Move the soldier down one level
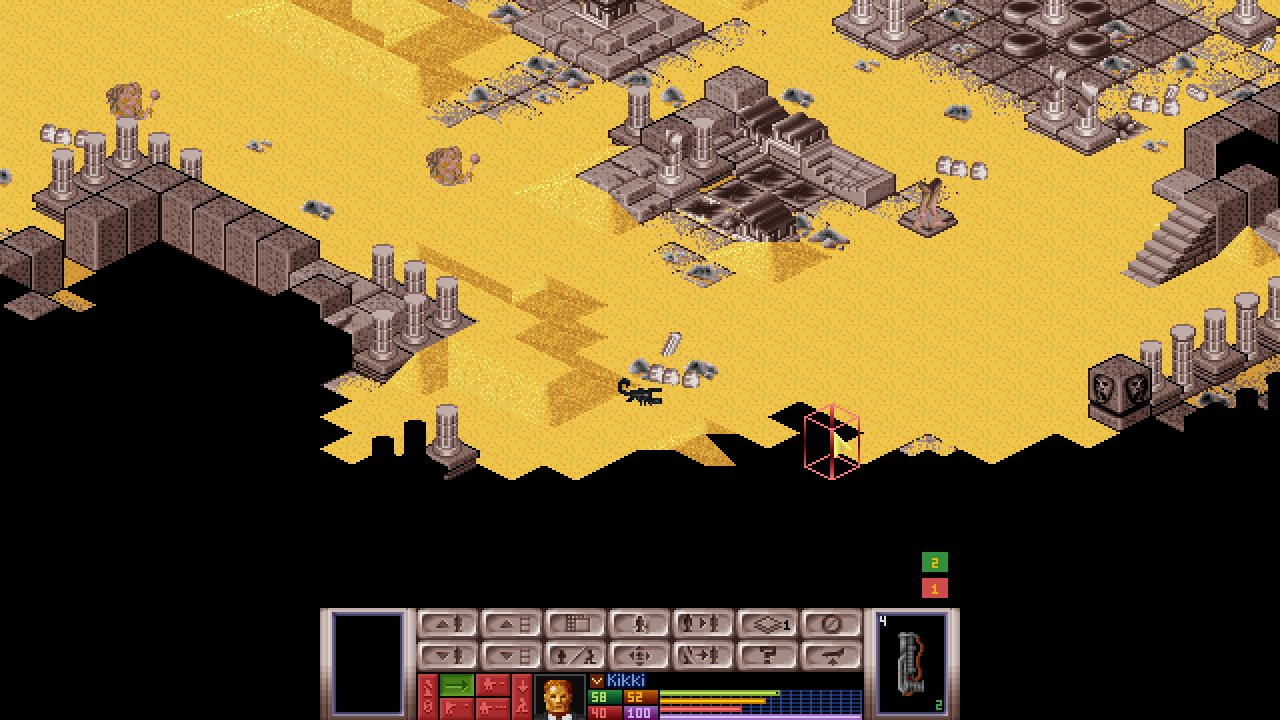This screenshot has width=1280, height=720. click(447, 656)
